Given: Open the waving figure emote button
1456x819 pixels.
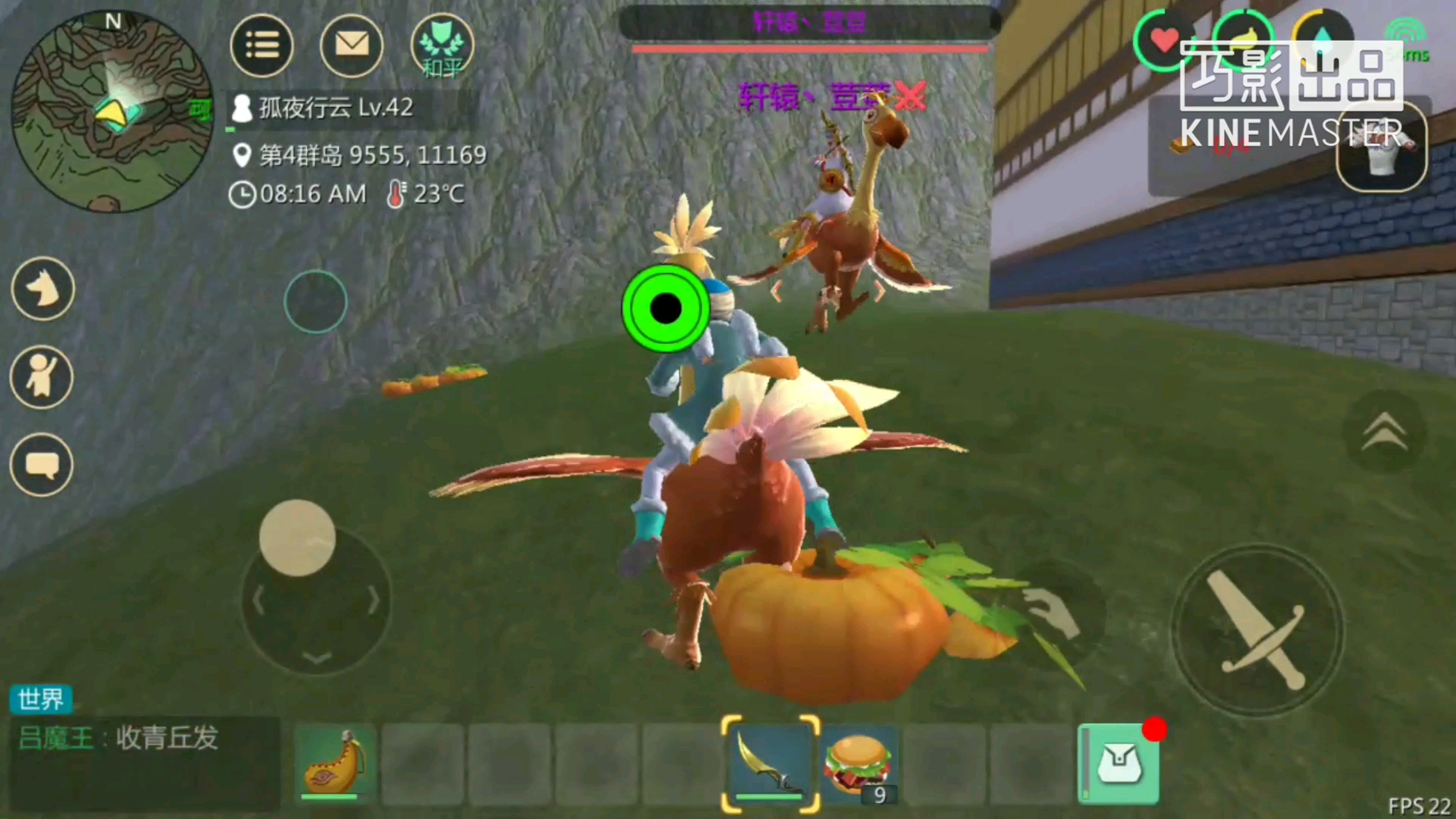Looking at the screenshot, I should click(x=42, y=377).
